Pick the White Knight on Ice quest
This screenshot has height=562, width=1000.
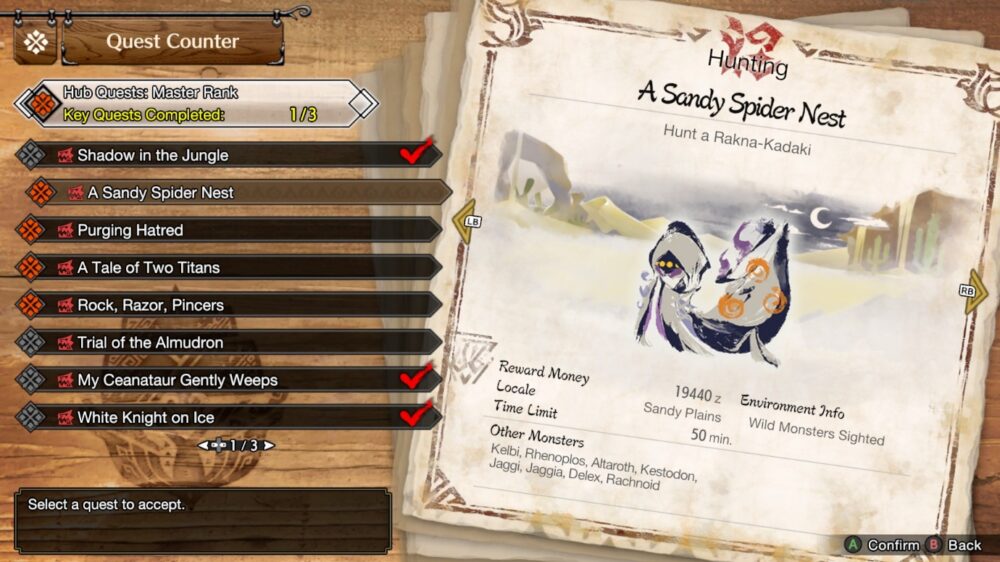pyautogui.click(x=228, y=417)
